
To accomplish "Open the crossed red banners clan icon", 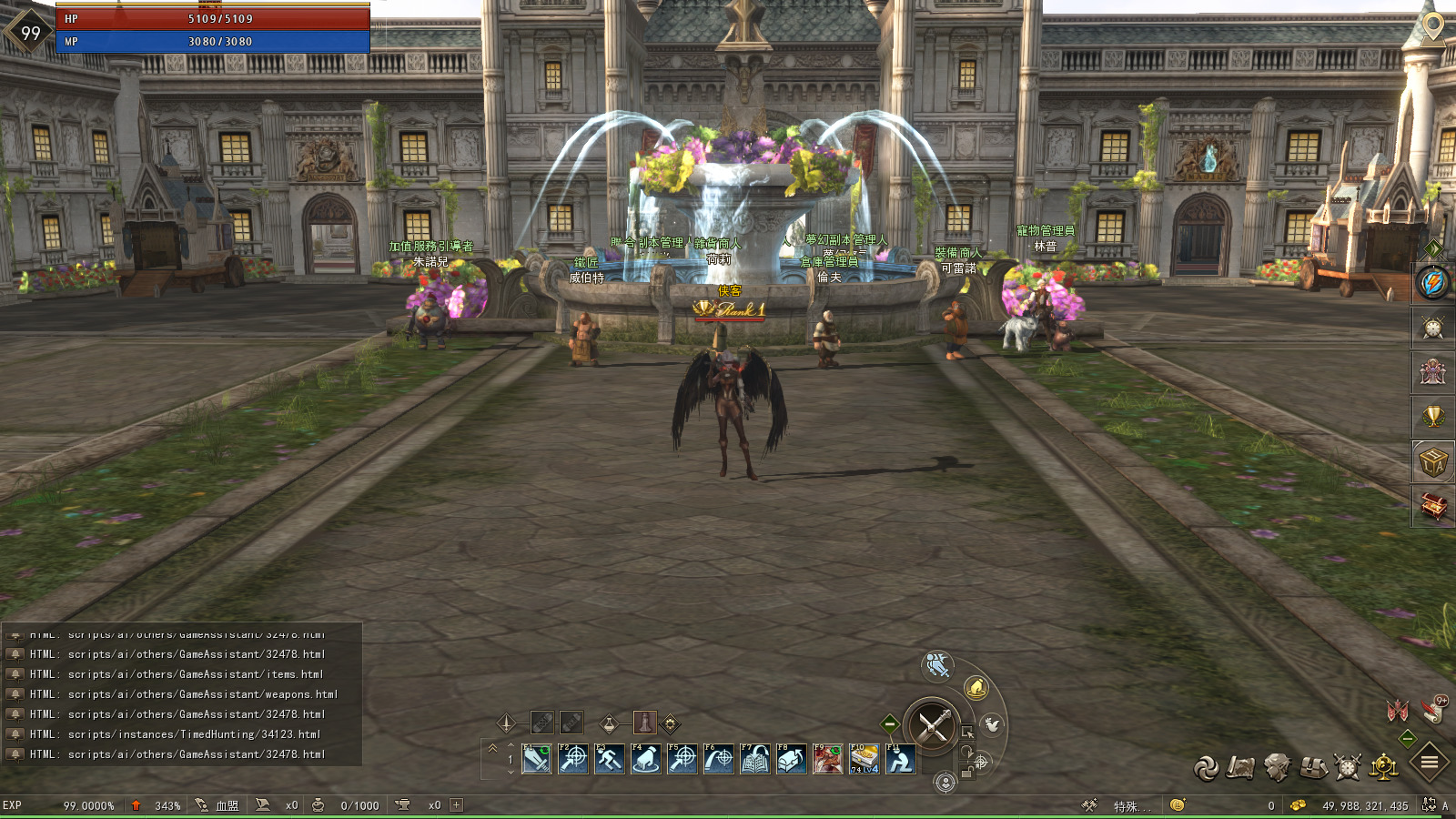I will (x=1398, y=710).
